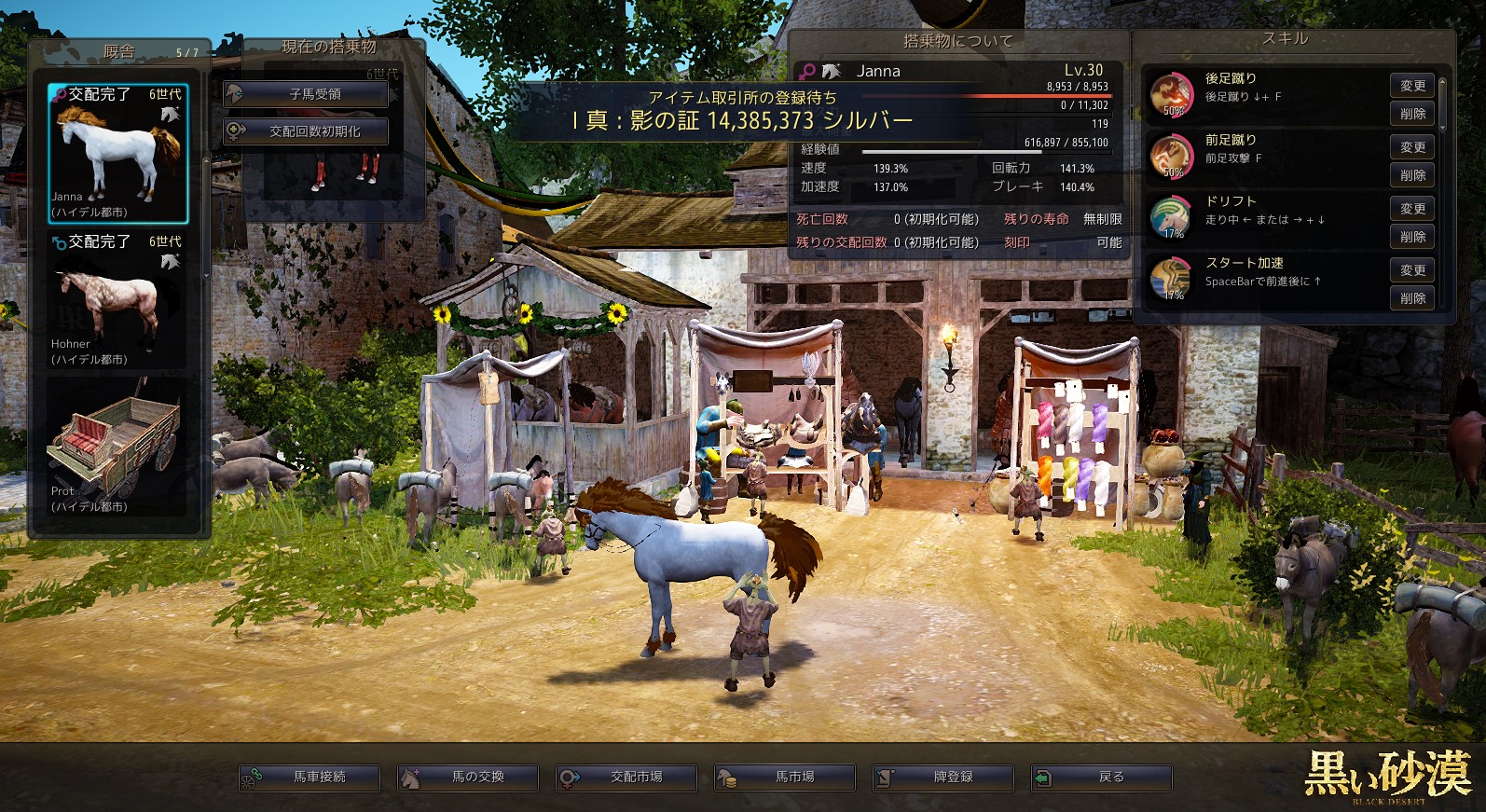
Task: Open 馬車接続 wagon connection
Action: pos(310,778)
